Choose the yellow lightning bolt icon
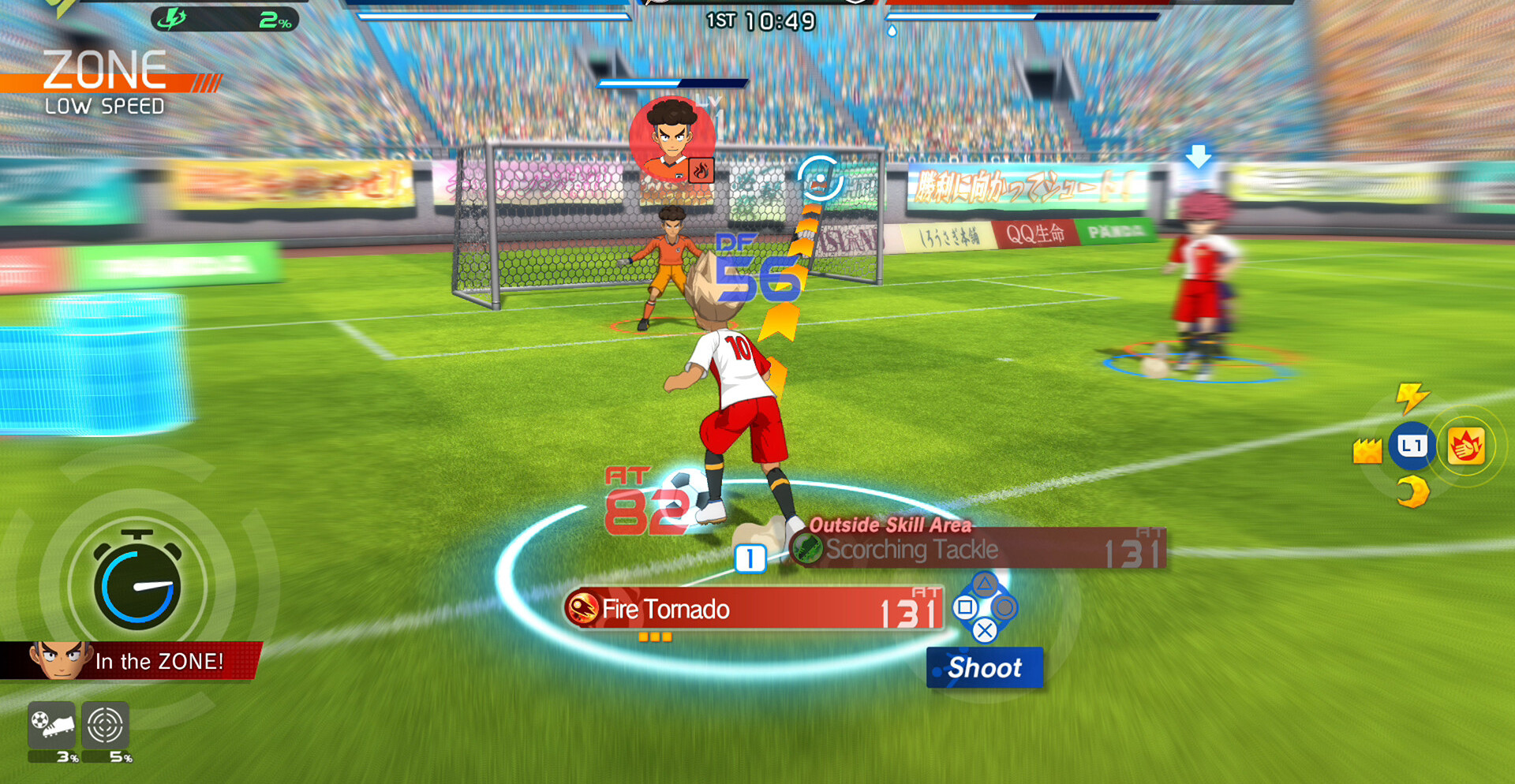The height and width of the screenshot is (784, 1515). [x=1411, y=397]
